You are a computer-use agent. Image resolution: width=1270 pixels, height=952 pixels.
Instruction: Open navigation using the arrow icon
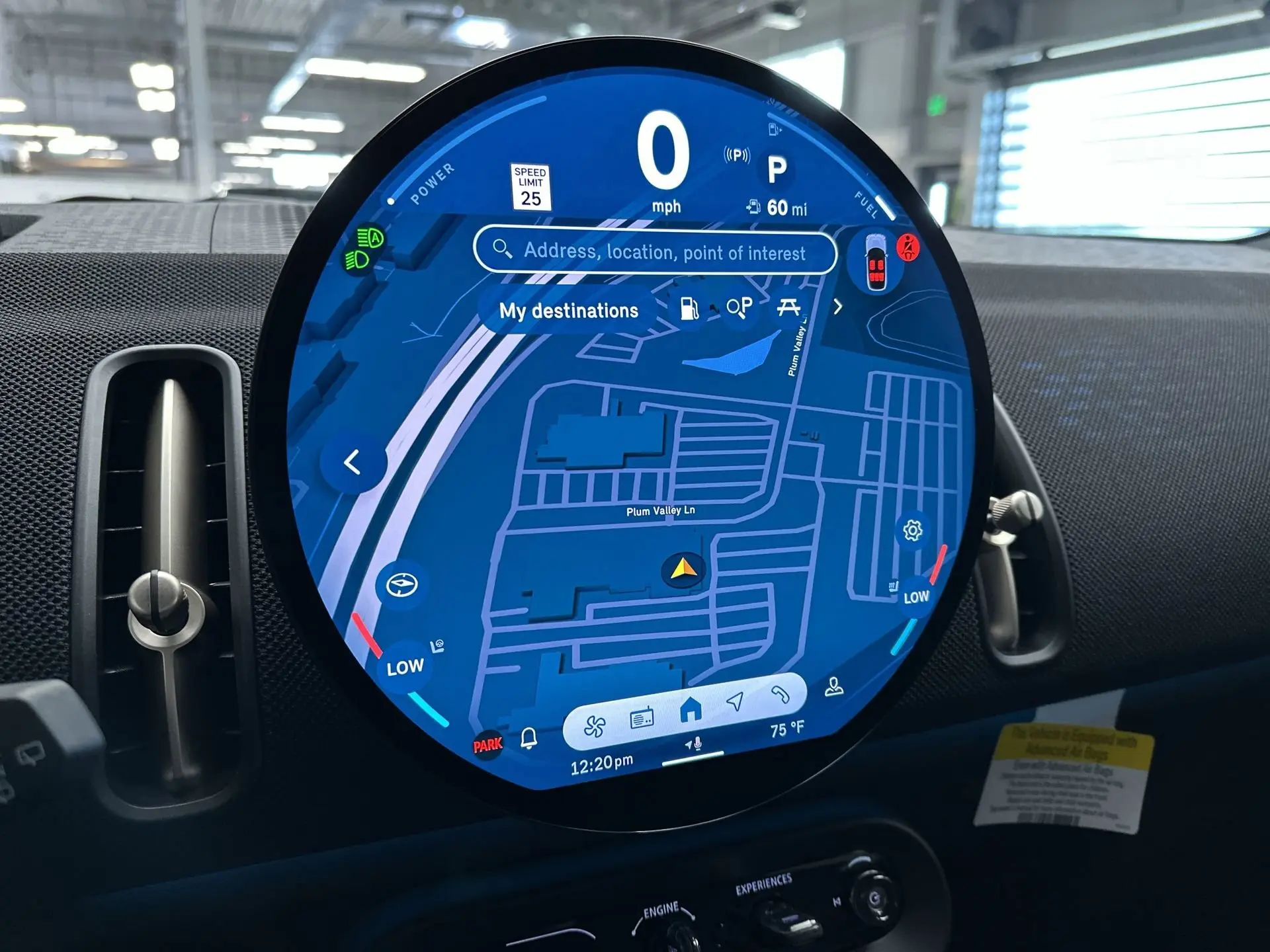pos(735,701)
